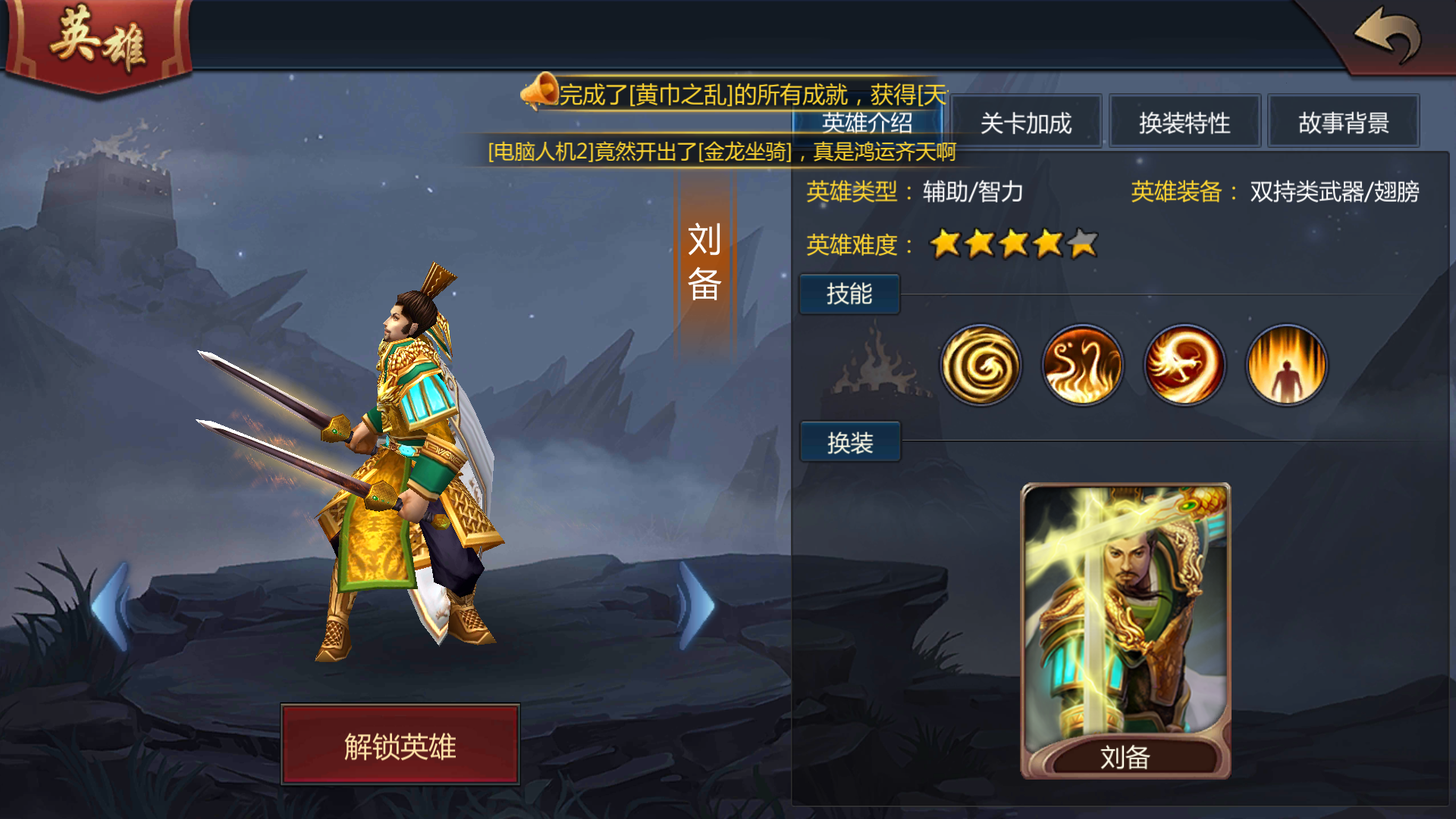Toggle the fifth difficulty star
The image size is (1456, 819).
[x=1082, y=244]
